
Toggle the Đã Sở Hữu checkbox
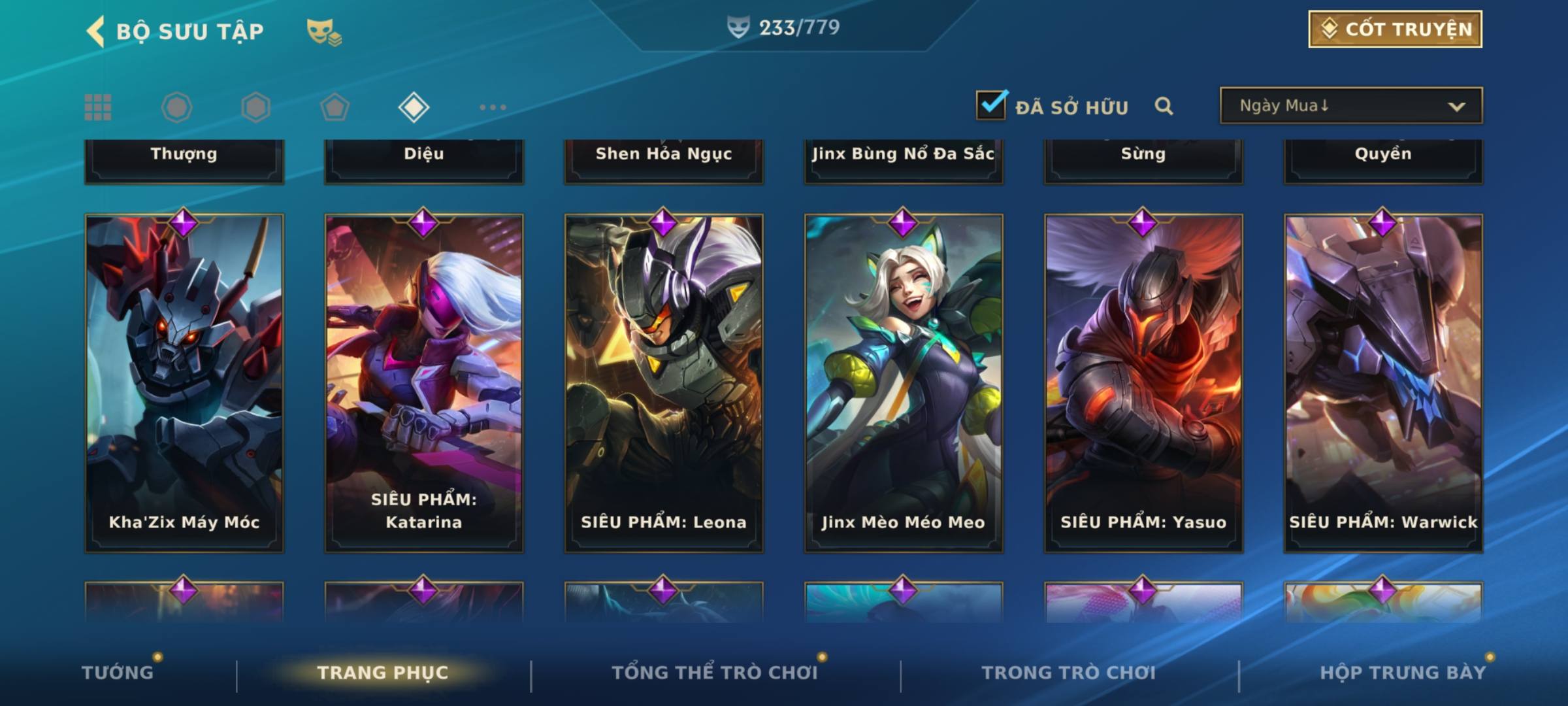991,105
